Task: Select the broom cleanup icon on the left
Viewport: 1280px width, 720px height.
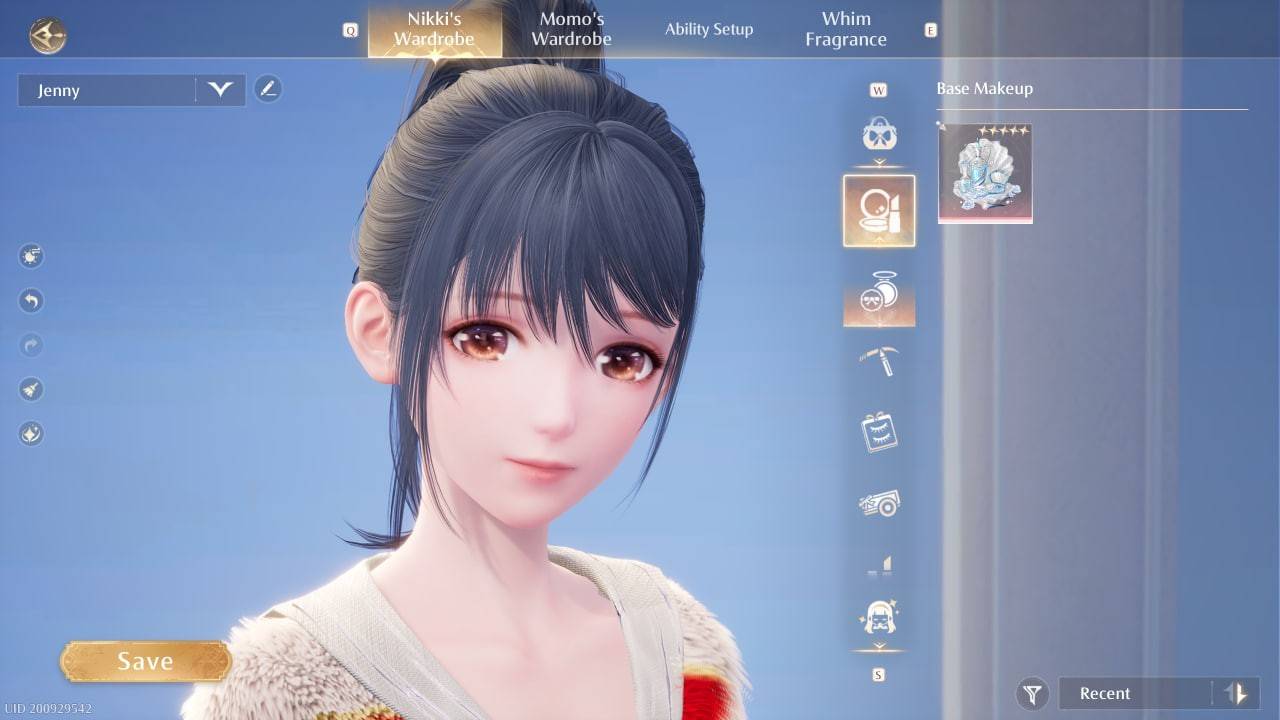Action: coord(30,389)
